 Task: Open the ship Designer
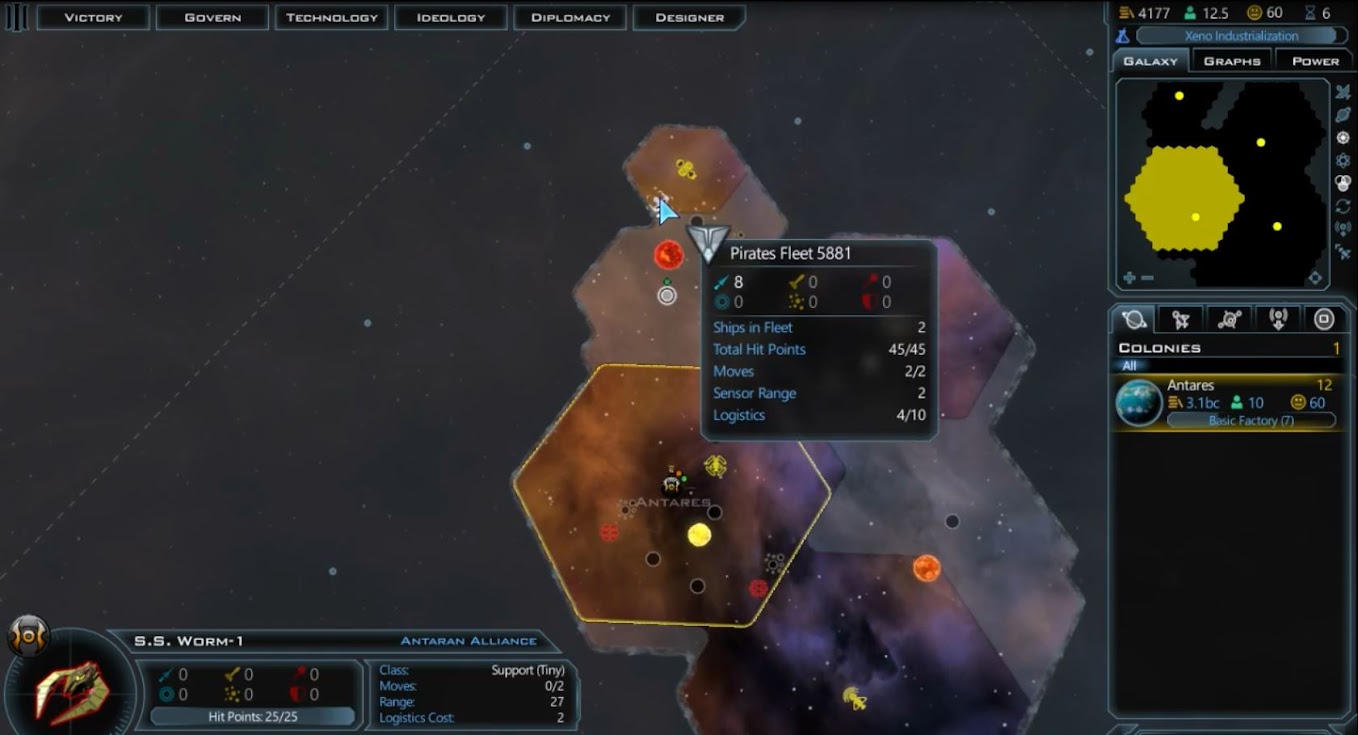point(689,17)
